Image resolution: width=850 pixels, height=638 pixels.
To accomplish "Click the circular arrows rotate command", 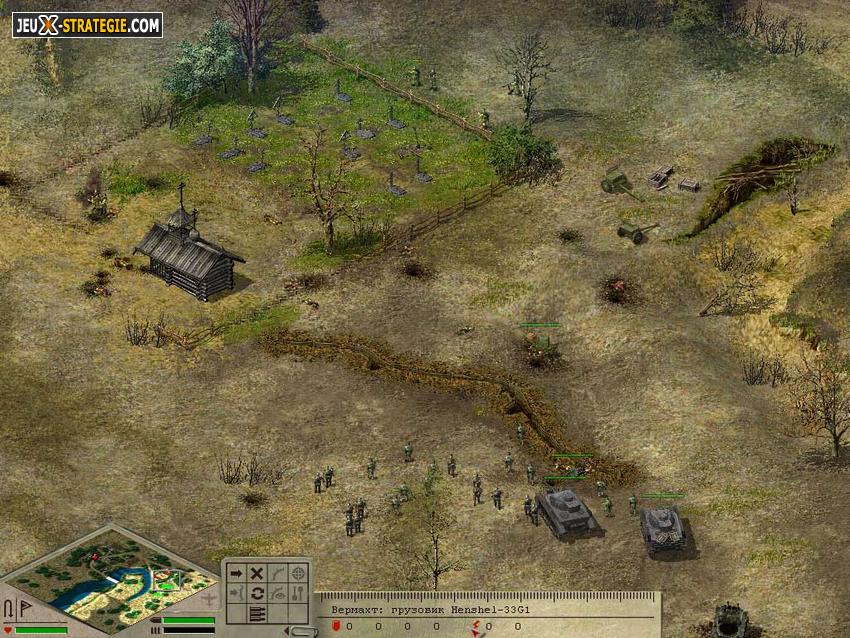I will pyautogui.click(x=256, y=593).
